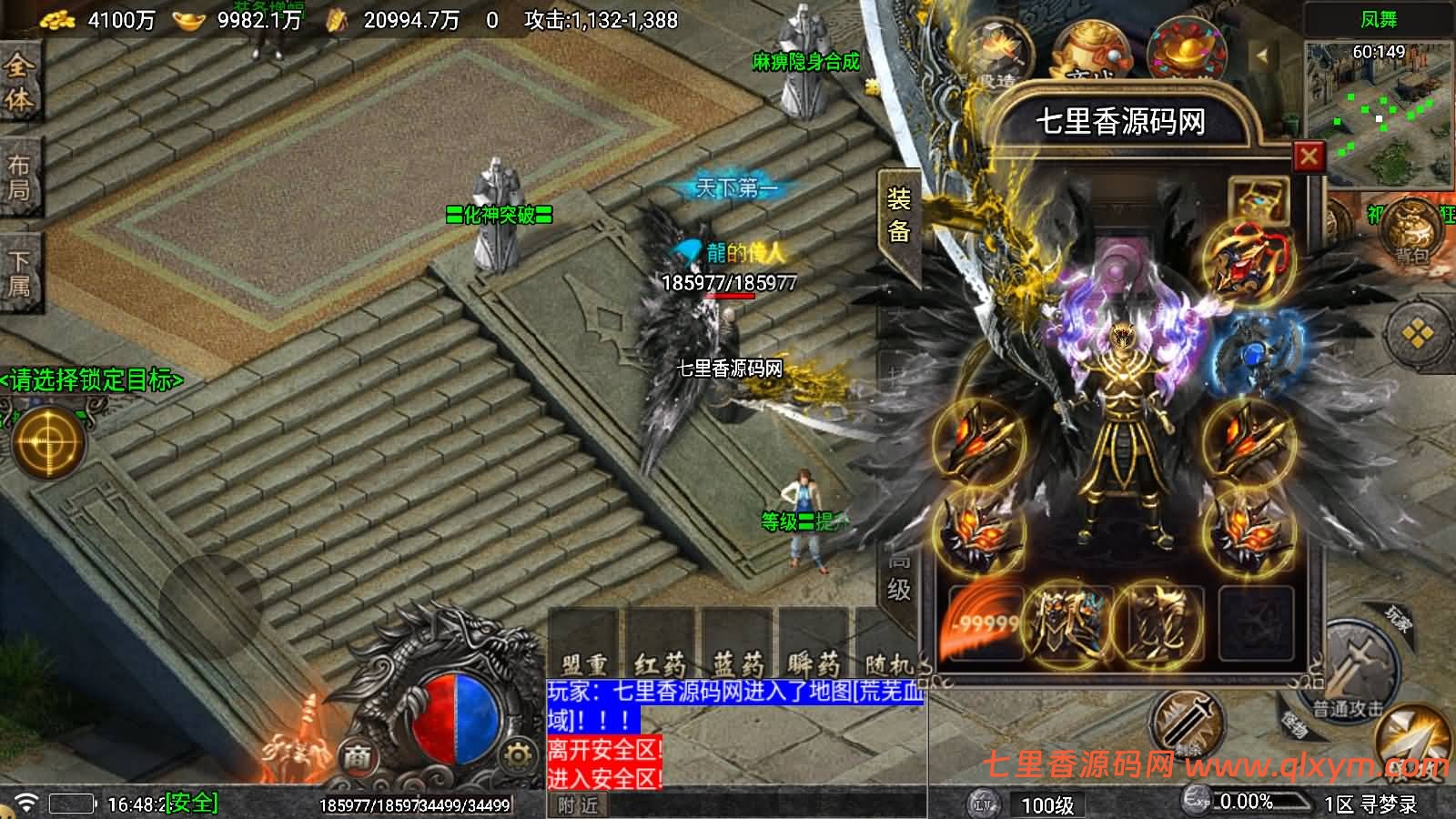Open the 布局 layout button
The image size is (1456, 819).
tap(19, 177)
